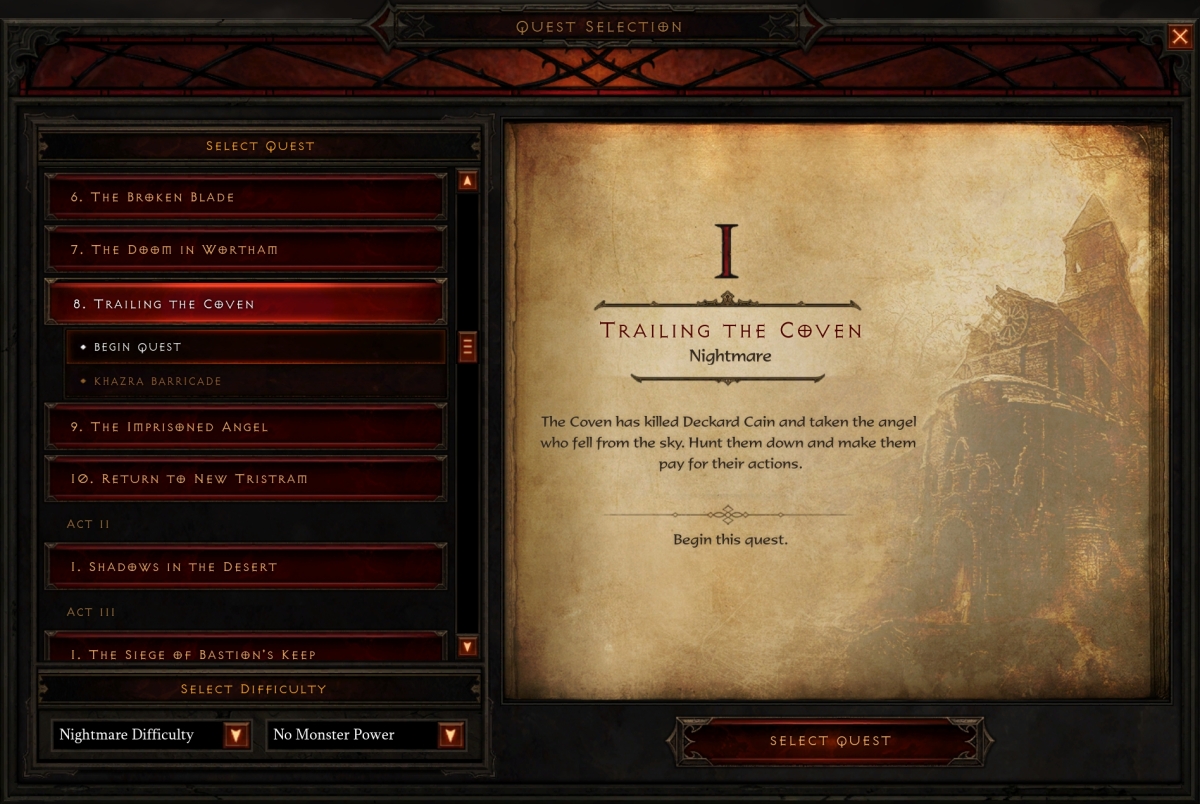
Task: Pick the Begin Quest step
Action: pyautogui.click(x=255, y=347)
